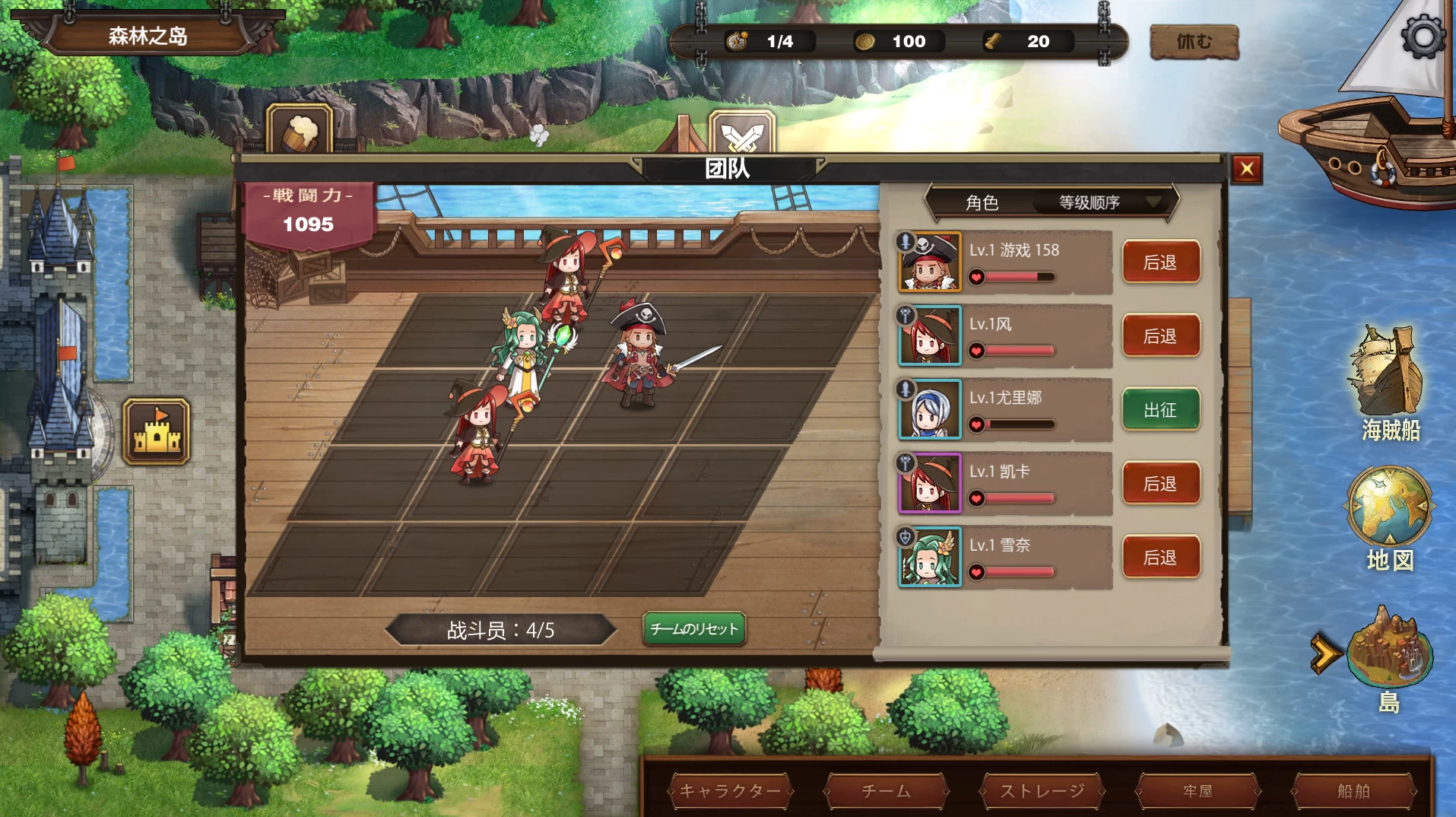The image size is (1456, 817).
Task: Switch to the ストレージ tab
Action: tap(1040, 791)
